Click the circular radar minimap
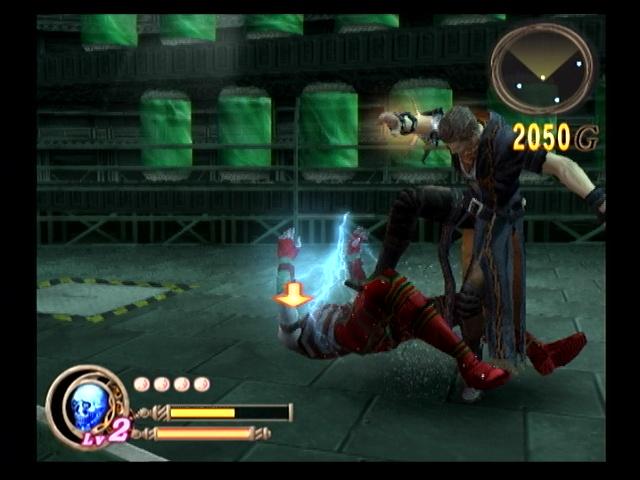Viewport: 640px width, 480px height. point(542,68)
